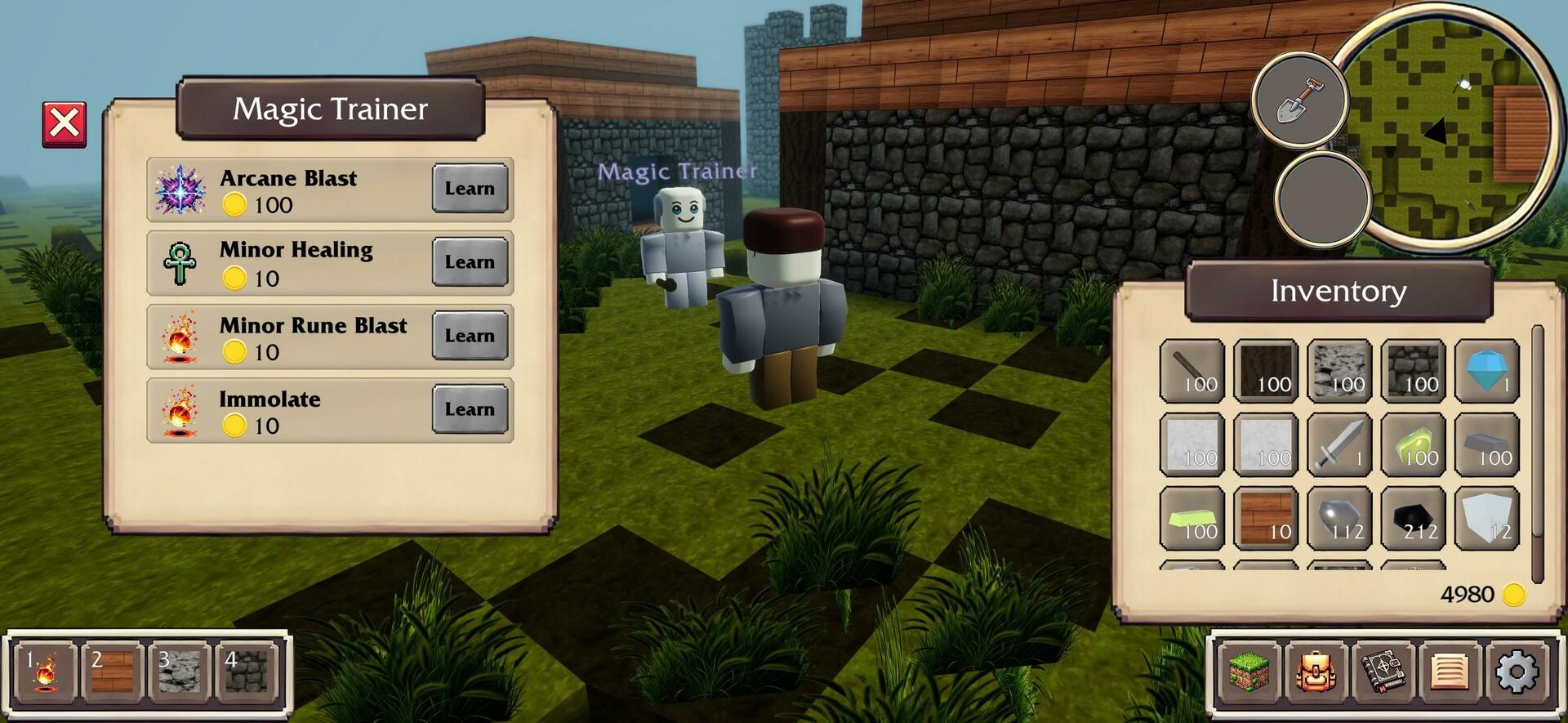The height and width of the screenshot is (723, 1568).
Task: Close the Magic Trainer window
Action: click(65, 123)
